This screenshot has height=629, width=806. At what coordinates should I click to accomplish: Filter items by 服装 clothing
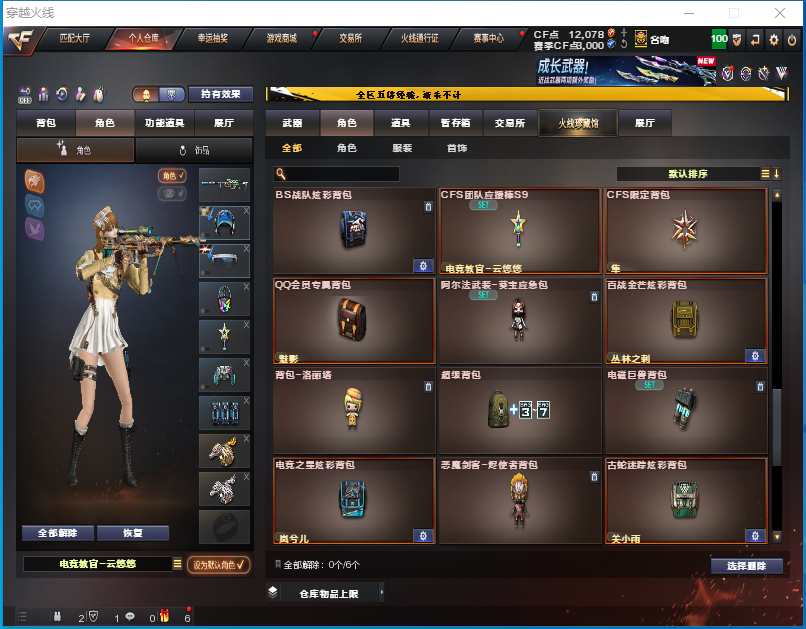click(401, 148)
